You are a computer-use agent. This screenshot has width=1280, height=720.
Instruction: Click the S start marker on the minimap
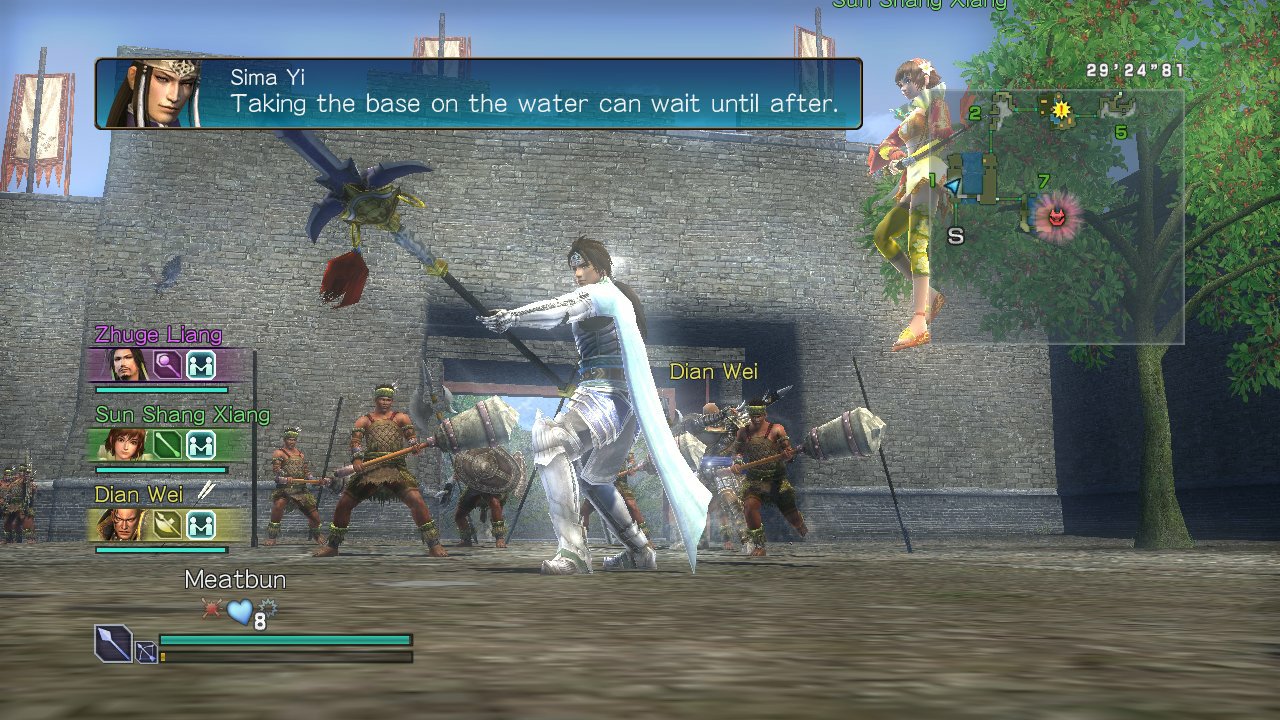pyautogui.click(x=956, y=236)
